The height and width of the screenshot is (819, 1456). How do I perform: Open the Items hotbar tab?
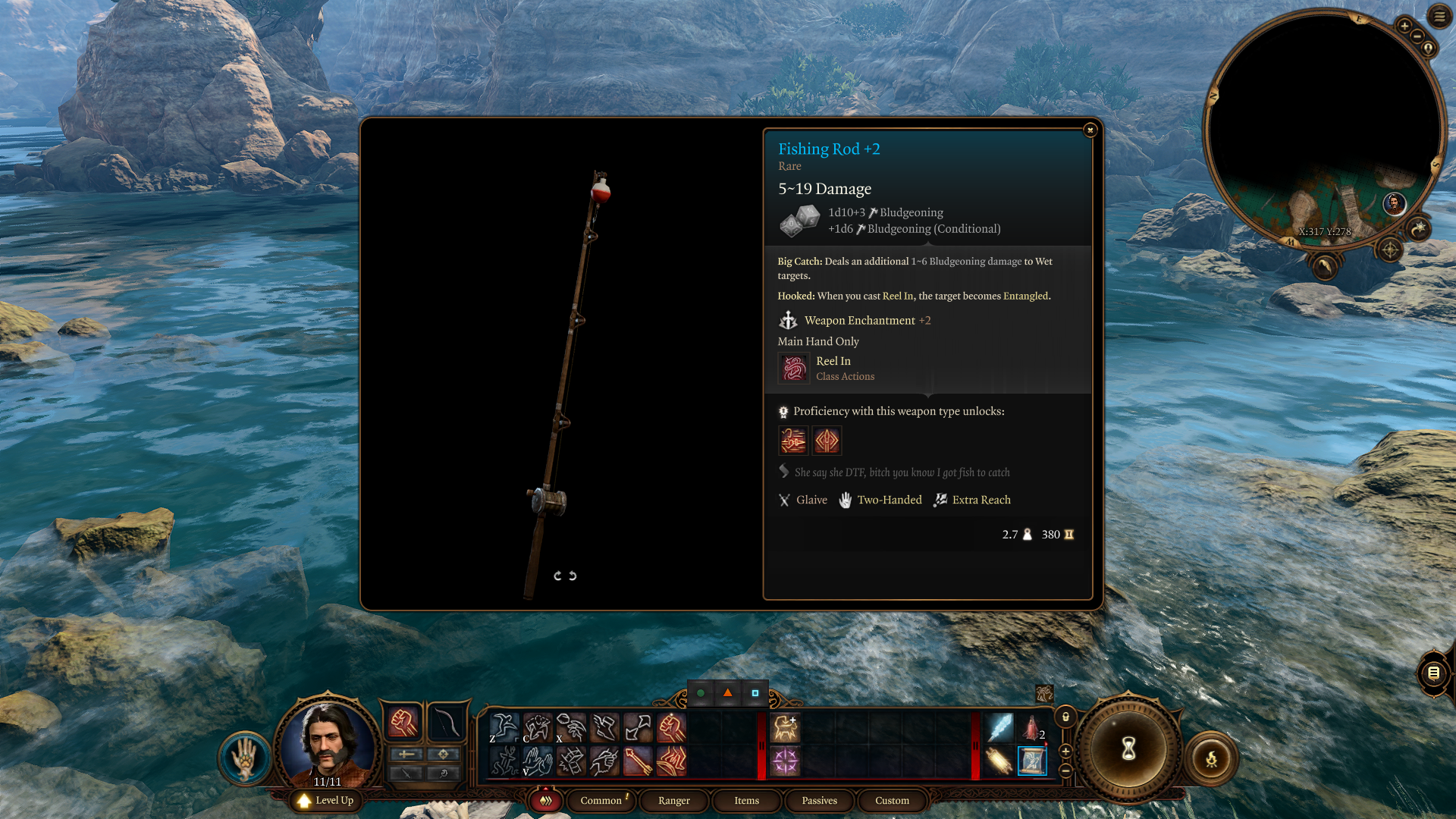(x=746, y=800)
